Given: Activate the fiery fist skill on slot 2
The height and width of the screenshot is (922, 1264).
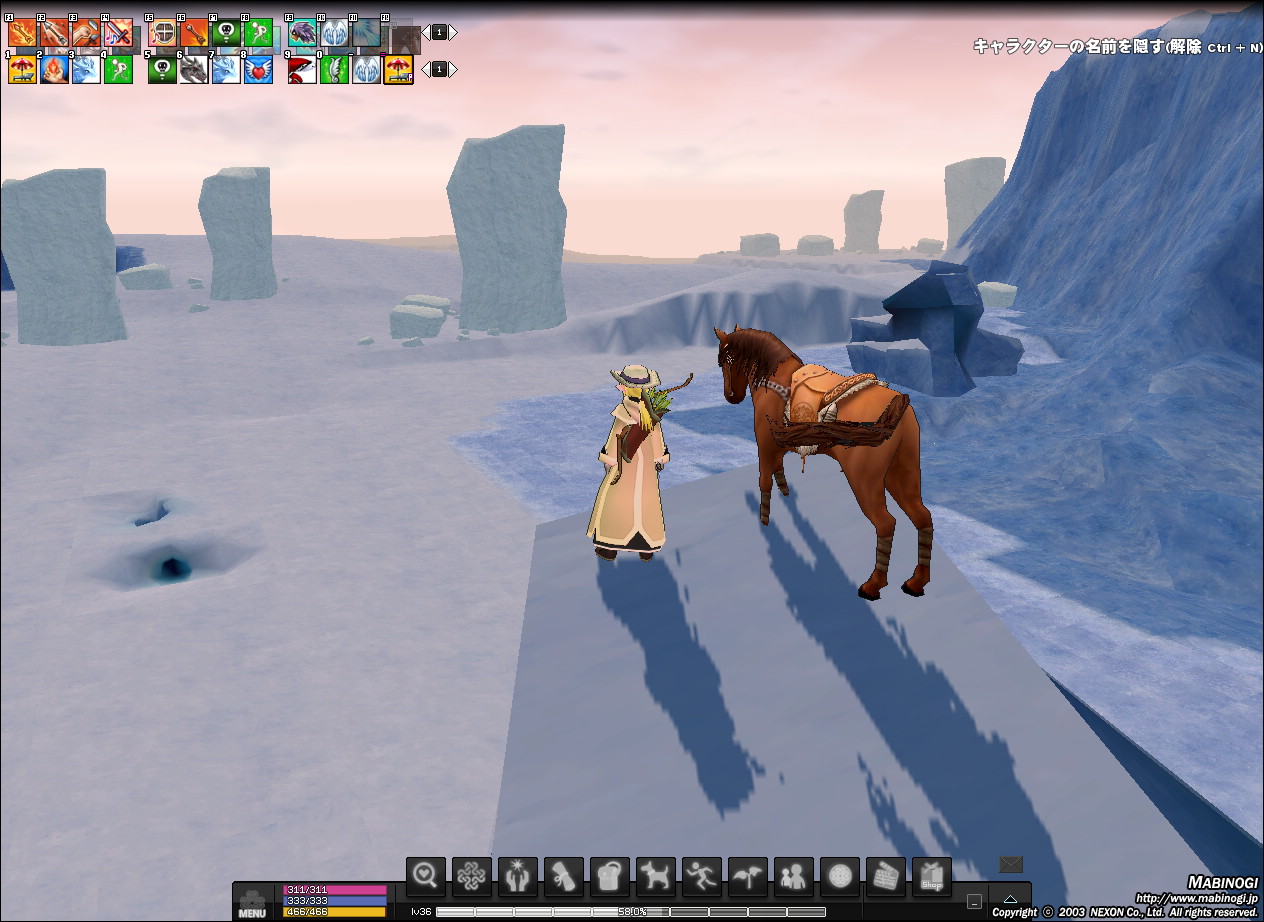Looking at the screenshot, I should (x=54, y=69).
